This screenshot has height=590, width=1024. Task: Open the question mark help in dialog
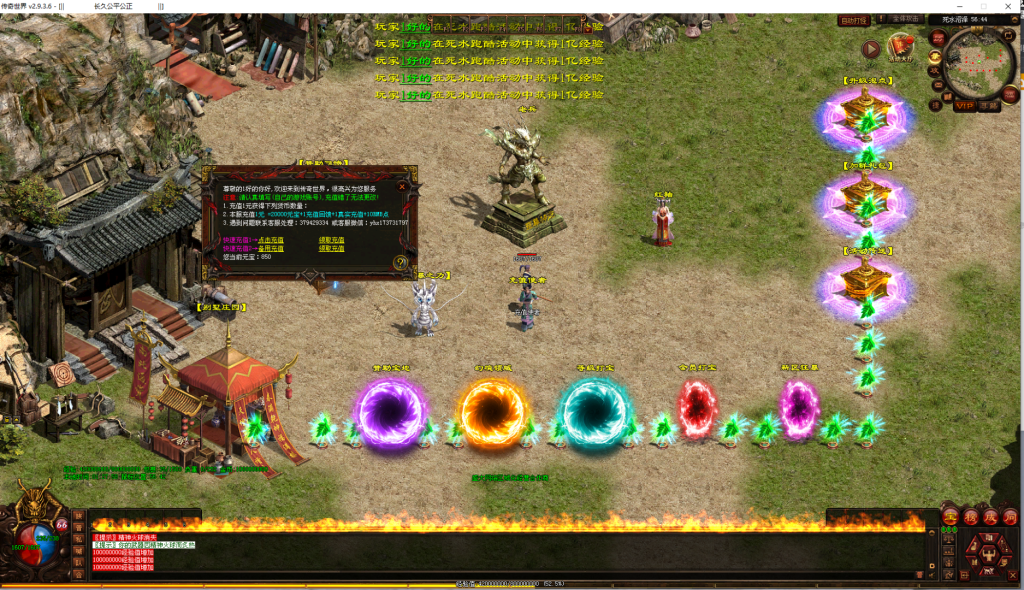(400, 263)
